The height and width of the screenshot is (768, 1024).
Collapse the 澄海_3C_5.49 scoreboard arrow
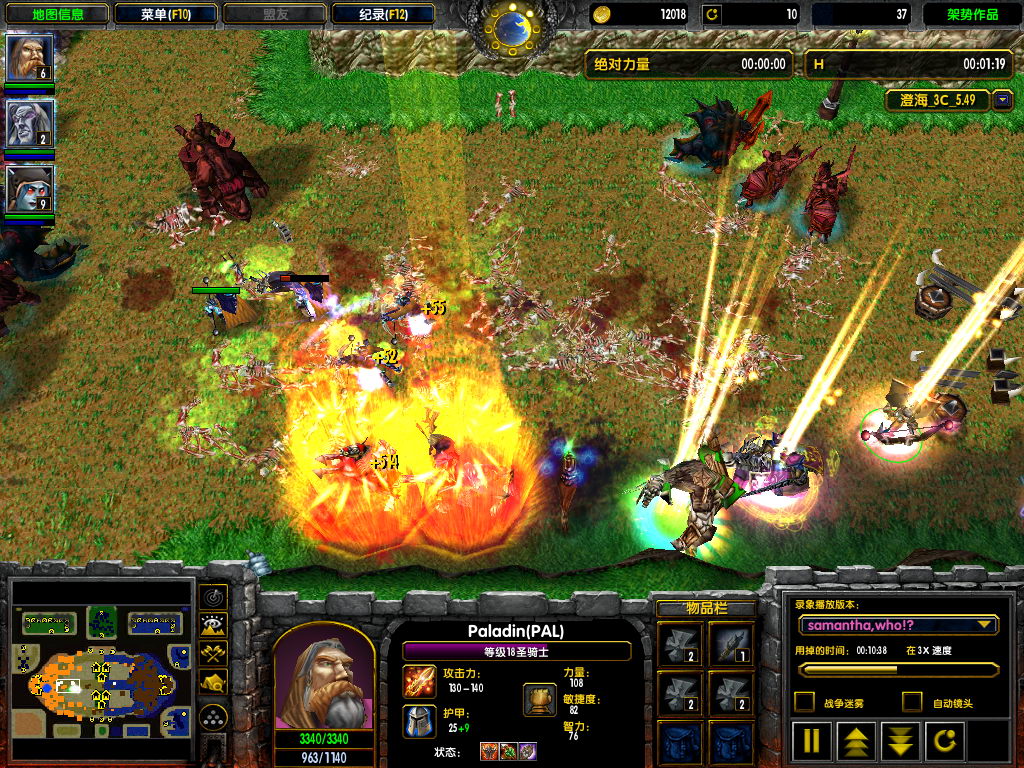(x=1002, y=101)
